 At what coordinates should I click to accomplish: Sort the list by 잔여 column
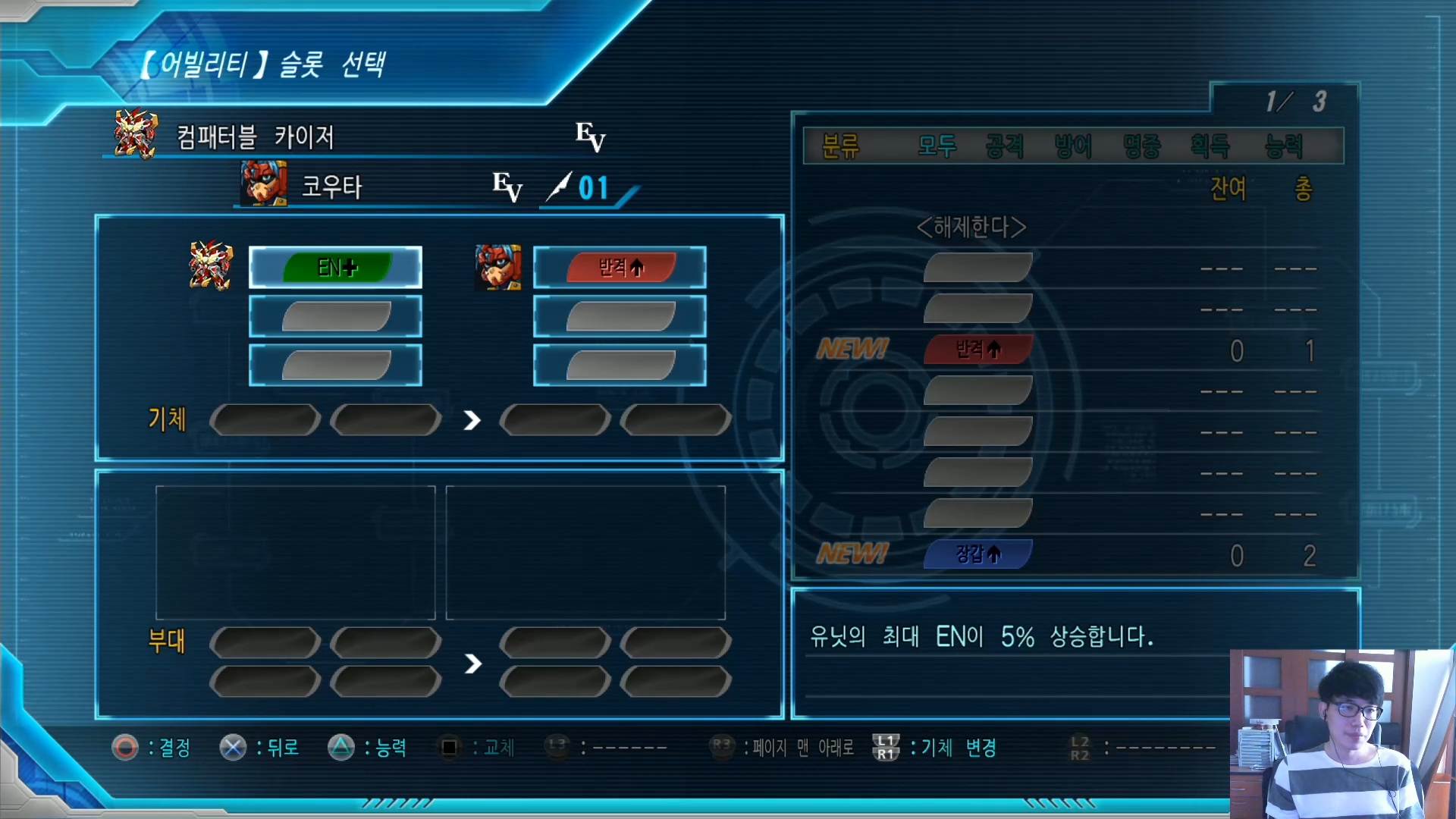(x=1228, y=188)
